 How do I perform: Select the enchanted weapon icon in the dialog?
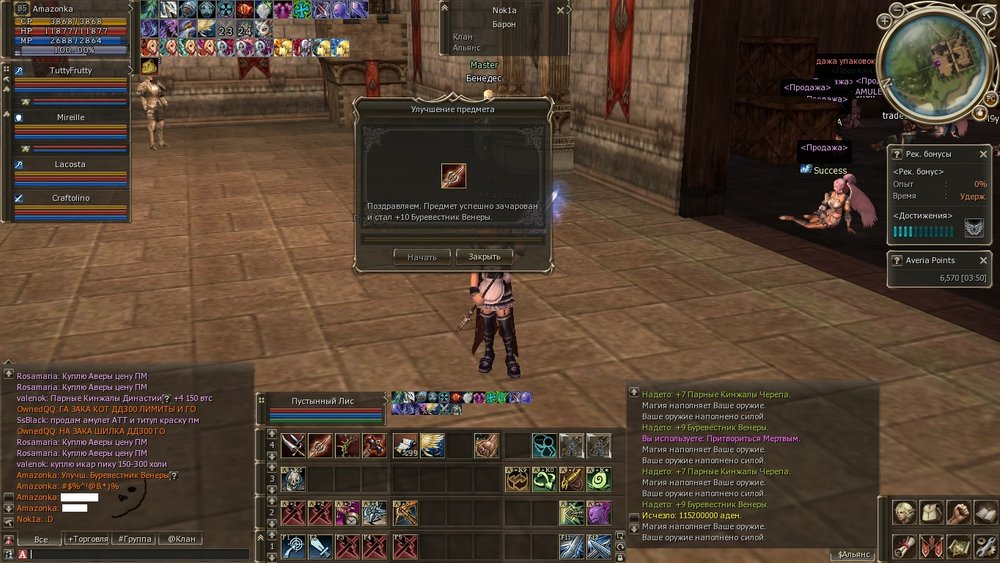454,175
